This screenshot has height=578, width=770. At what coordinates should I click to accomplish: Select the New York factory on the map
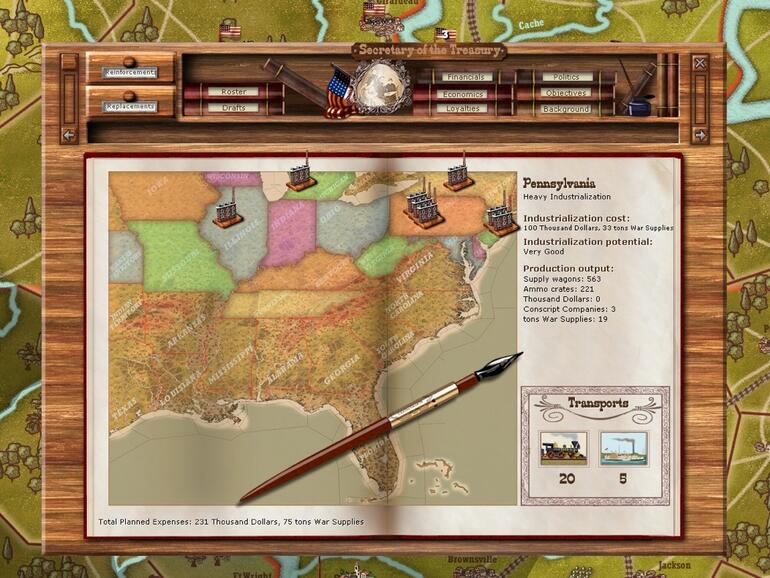click(459, 174)
